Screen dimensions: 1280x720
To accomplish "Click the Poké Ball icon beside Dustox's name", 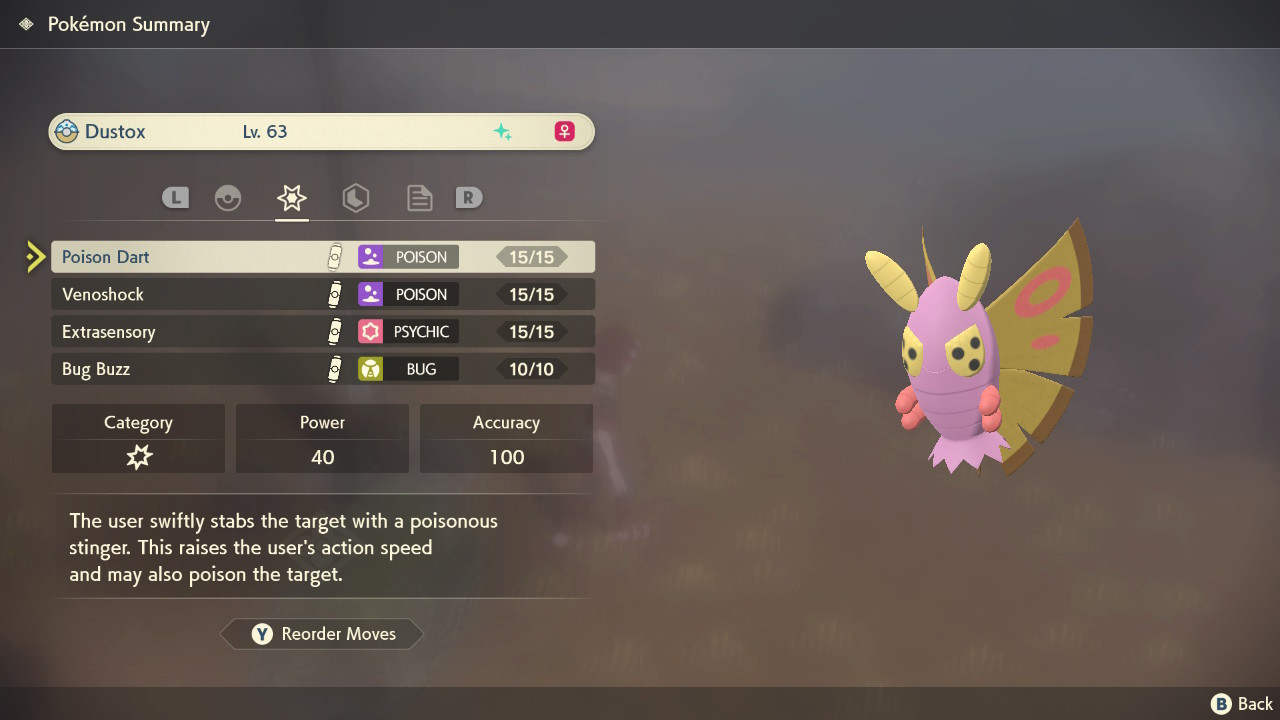I will pos(65,130).
